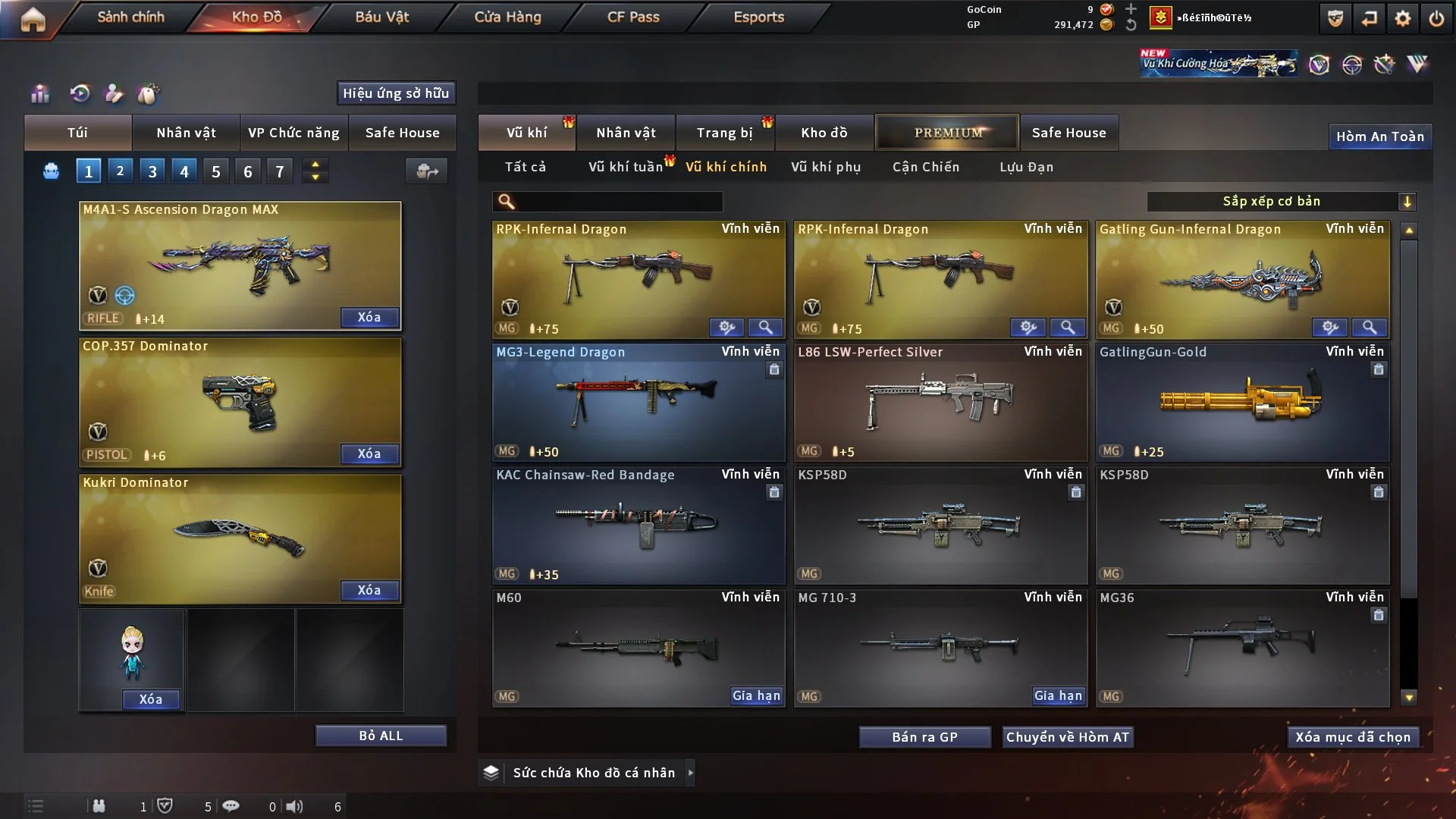Open the Hòm An Toàn safe box
This screenshot has width=1456, height=819.
(x=1379, y=136)
